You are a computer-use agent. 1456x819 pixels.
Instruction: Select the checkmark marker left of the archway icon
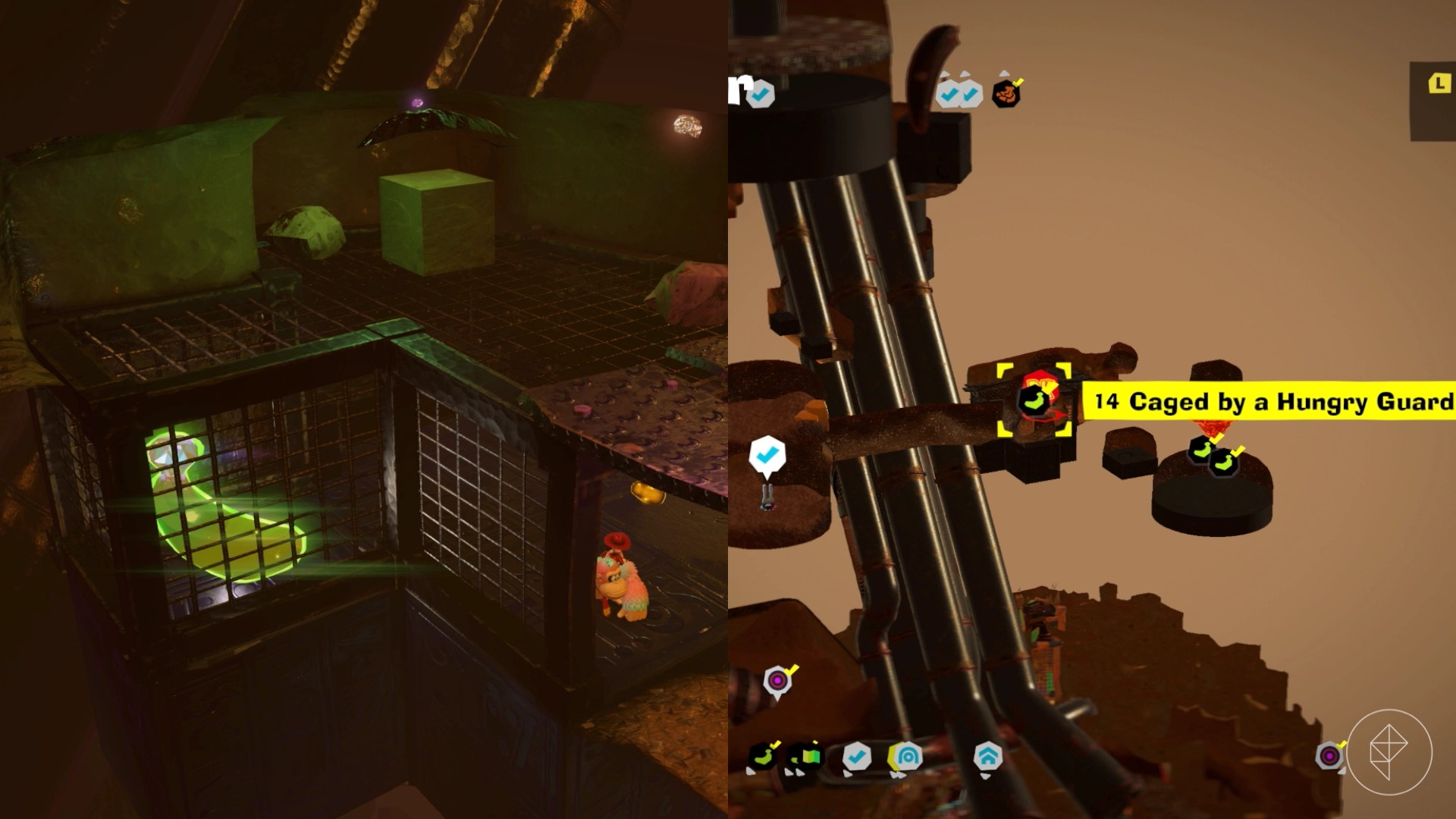coord(857,756)
